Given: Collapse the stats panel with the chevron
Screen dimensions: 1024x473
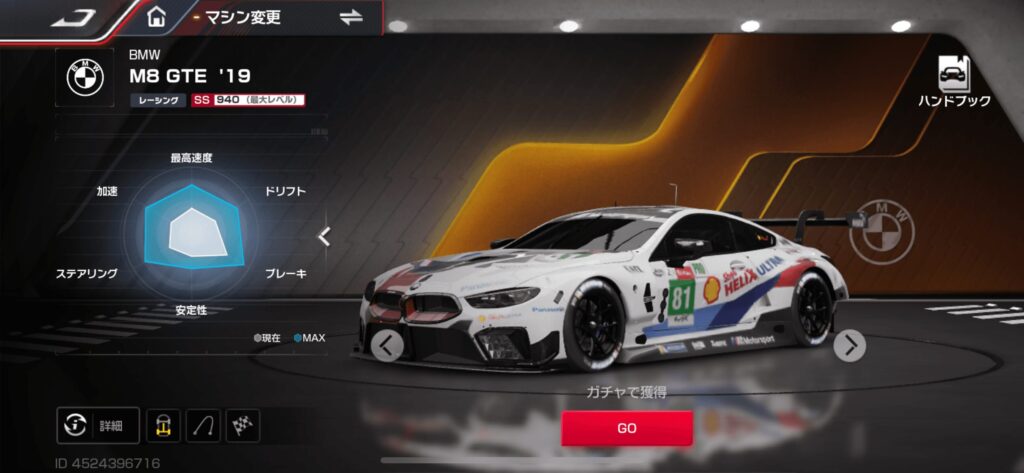Looking at the screenshot, I should click(324, 236).
